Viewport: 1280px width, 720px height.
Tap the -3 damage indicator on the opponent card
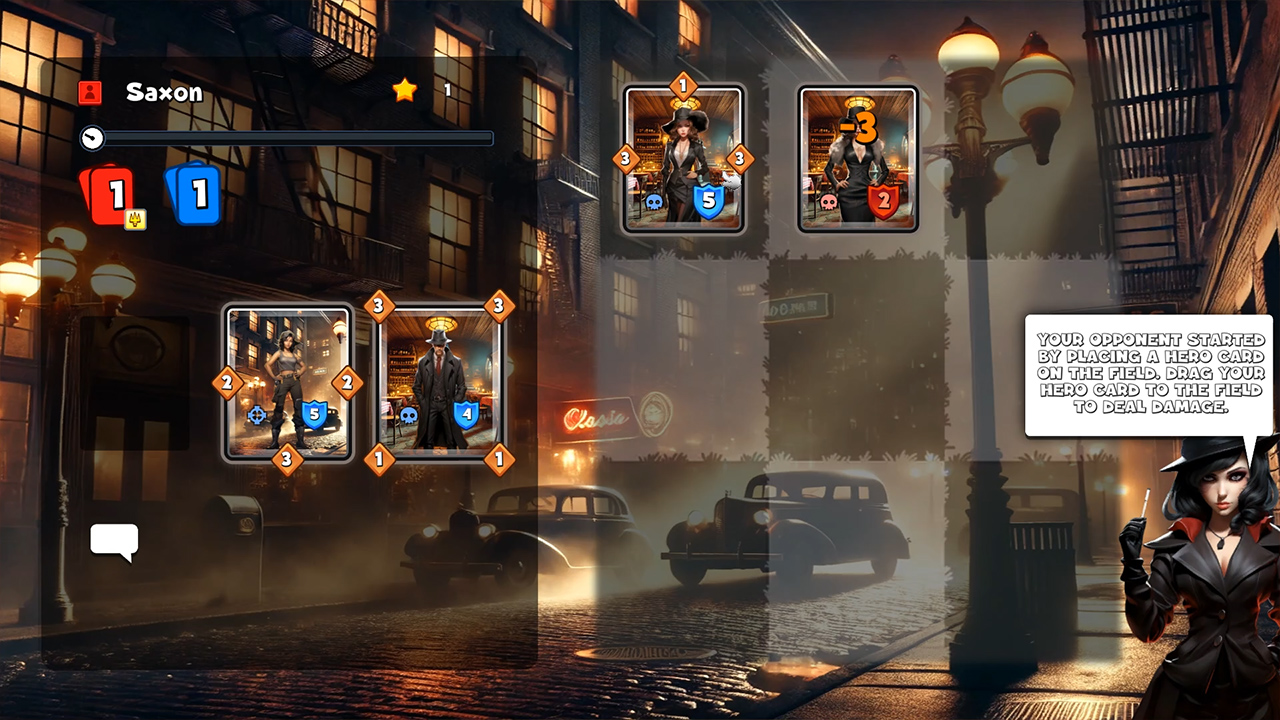(x=856, y=127)
